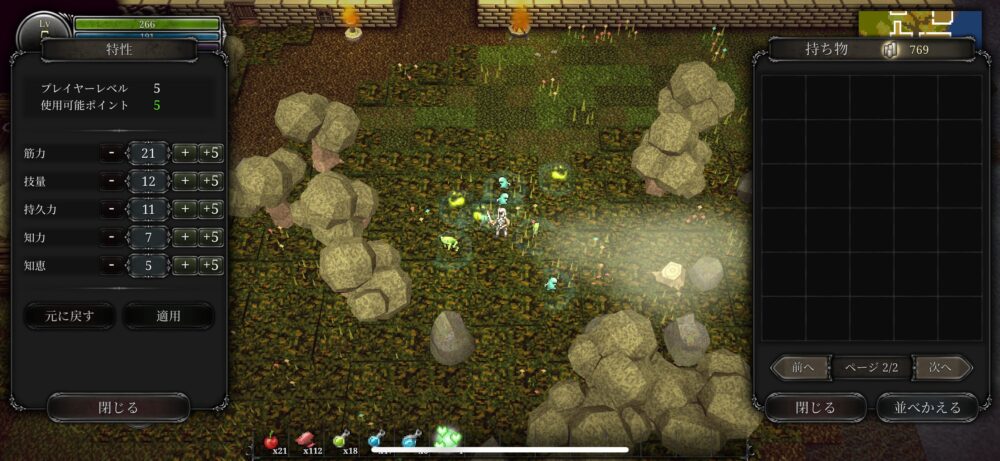1000x461 pixels.
Task: Select the raw meat hotbar slot
Action: click(x=306, y=440)
